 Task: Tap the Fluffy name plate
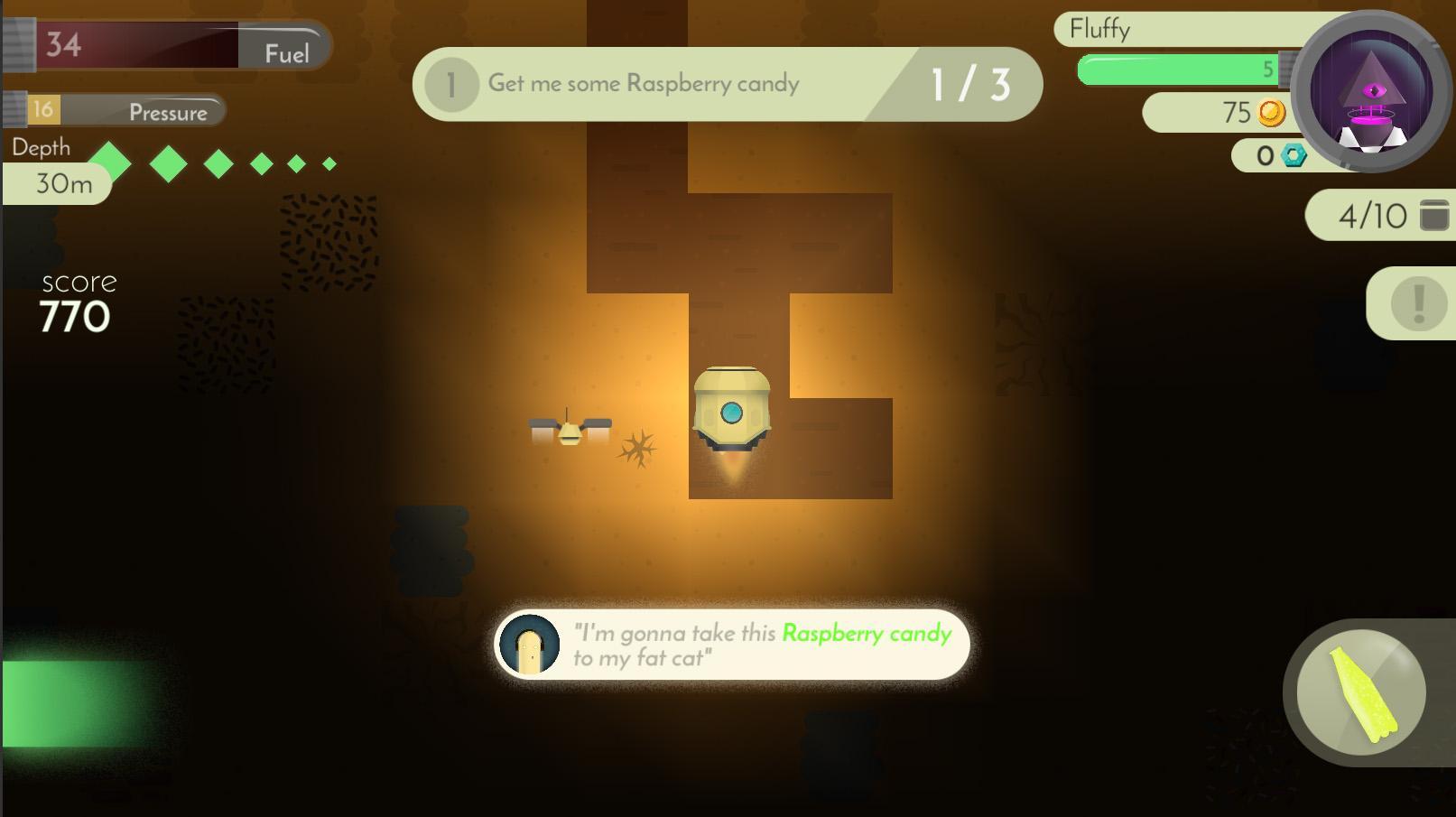pyautogui.click(x=1099, y=29)
